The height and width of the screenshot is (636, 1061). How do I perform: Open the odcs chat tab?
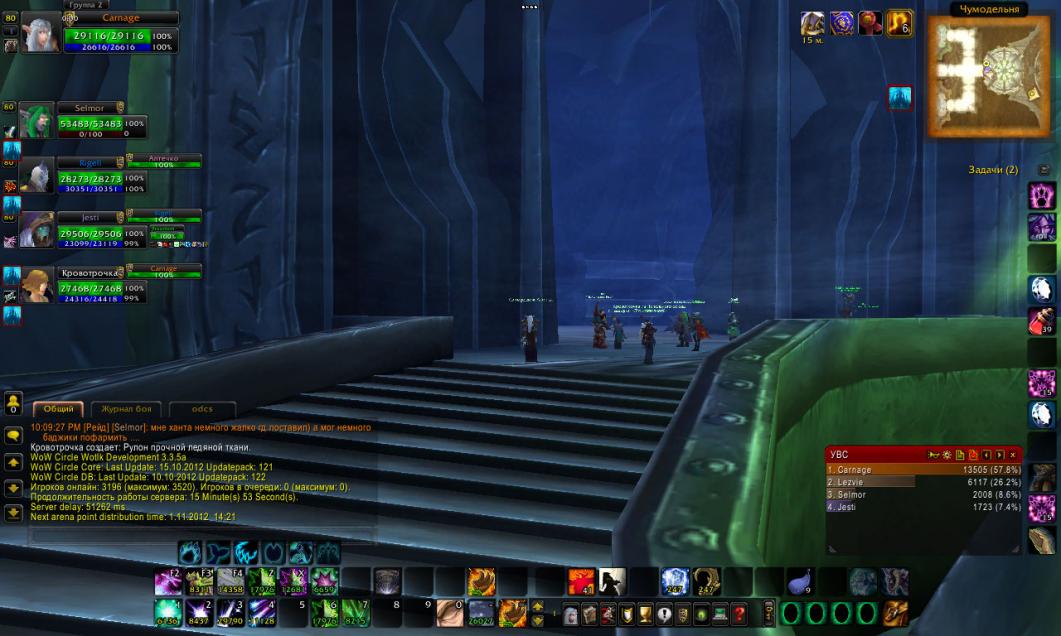201,409
